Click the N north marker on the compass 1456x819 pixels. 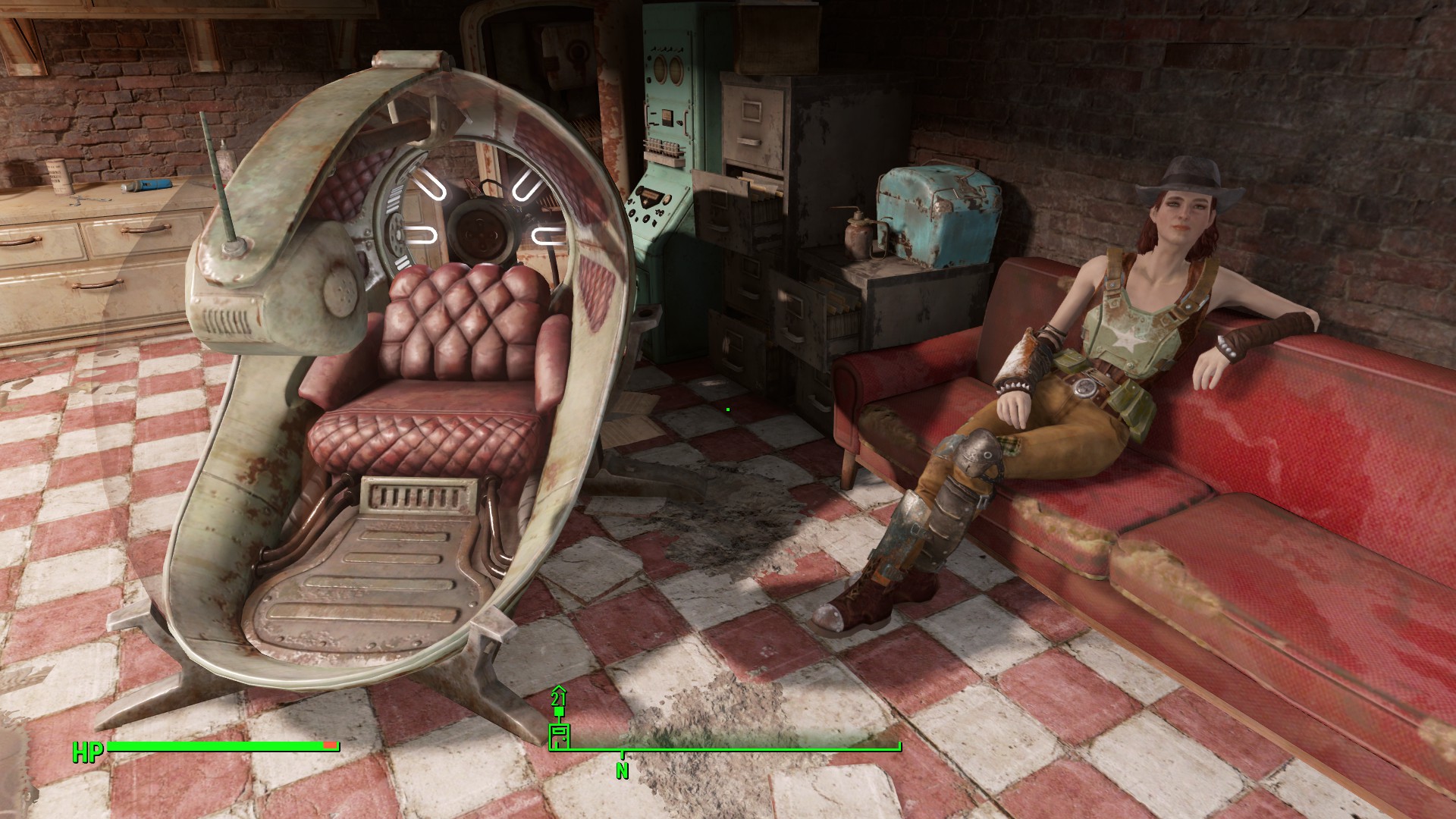tap(622, 770)
